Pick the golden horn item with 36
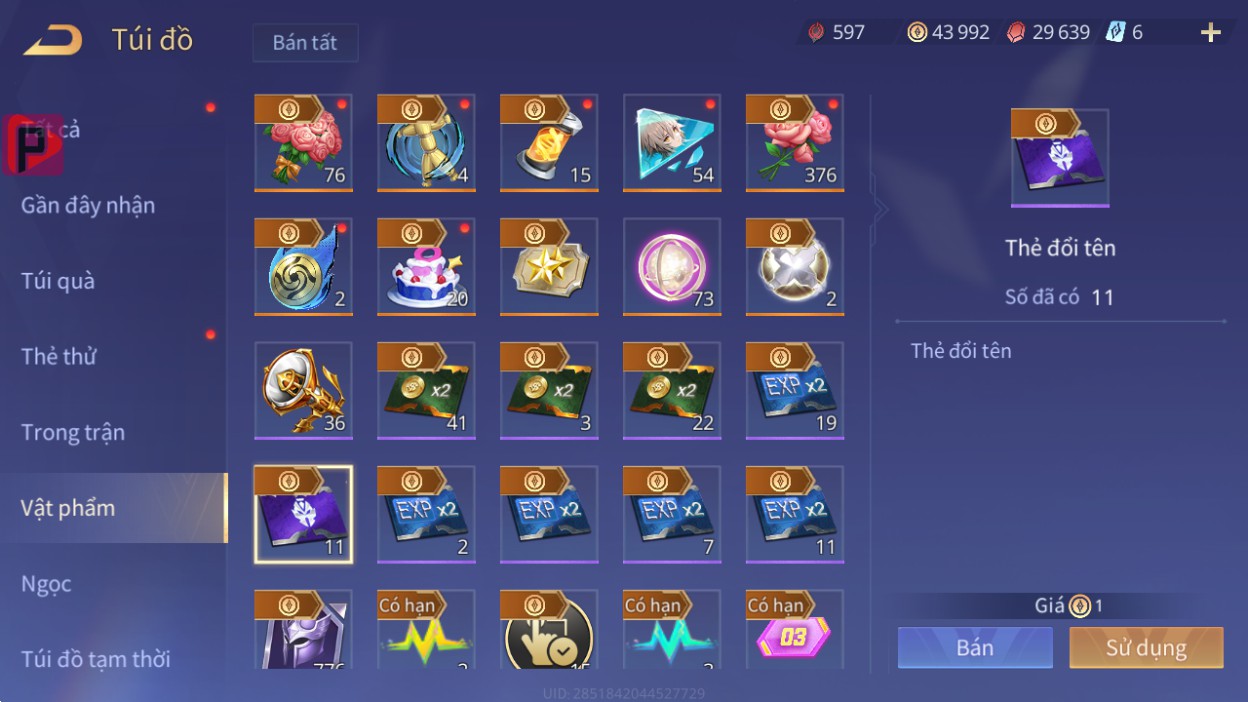This screenshot has height=702, width=1248. click(303, 390)
